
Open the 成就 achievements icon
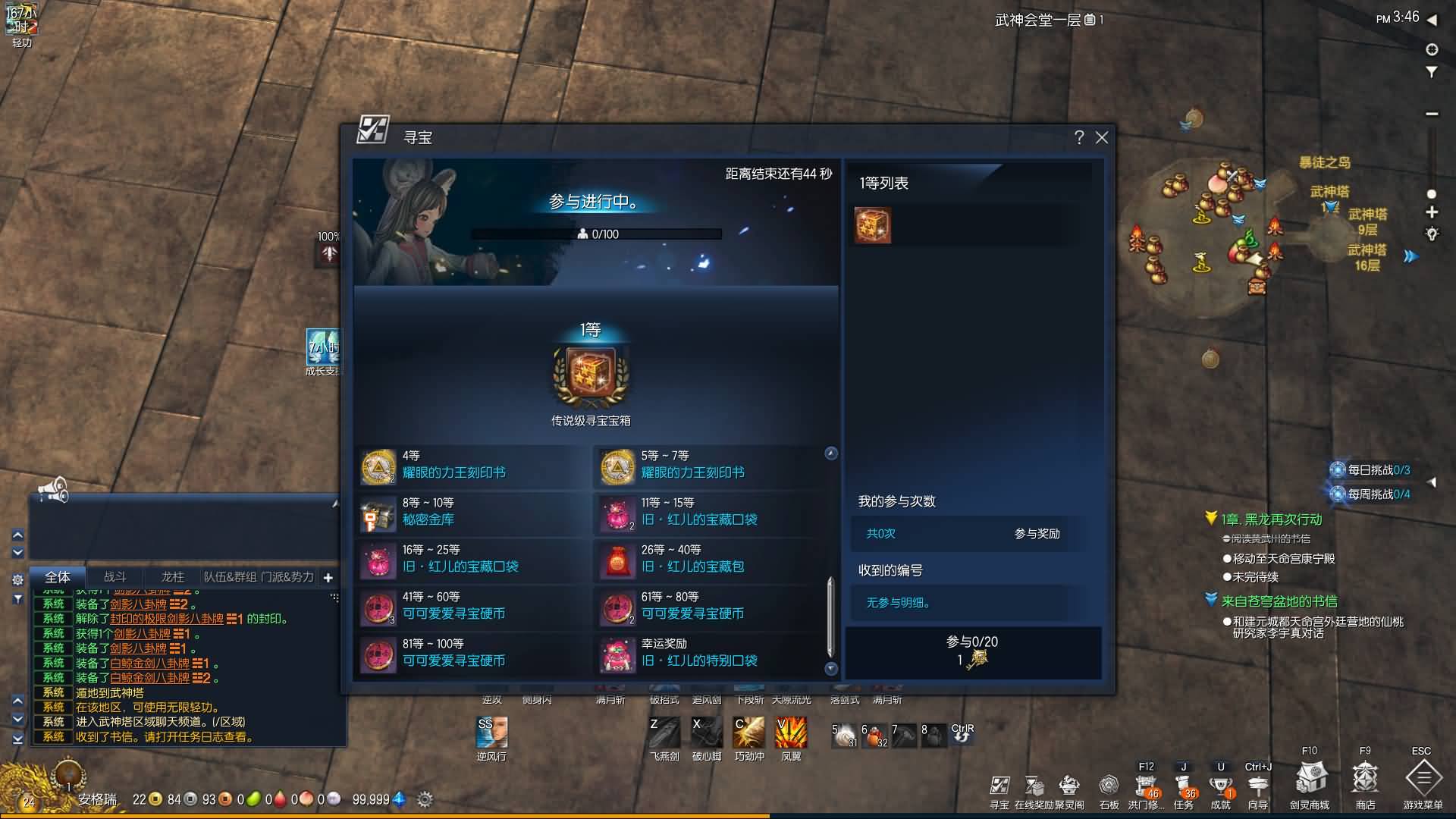point(1220,787)
